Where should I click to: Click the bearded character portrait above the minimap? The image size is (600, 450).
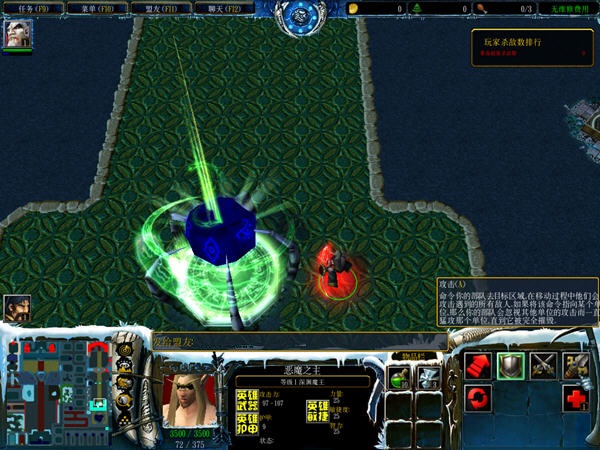17,308
